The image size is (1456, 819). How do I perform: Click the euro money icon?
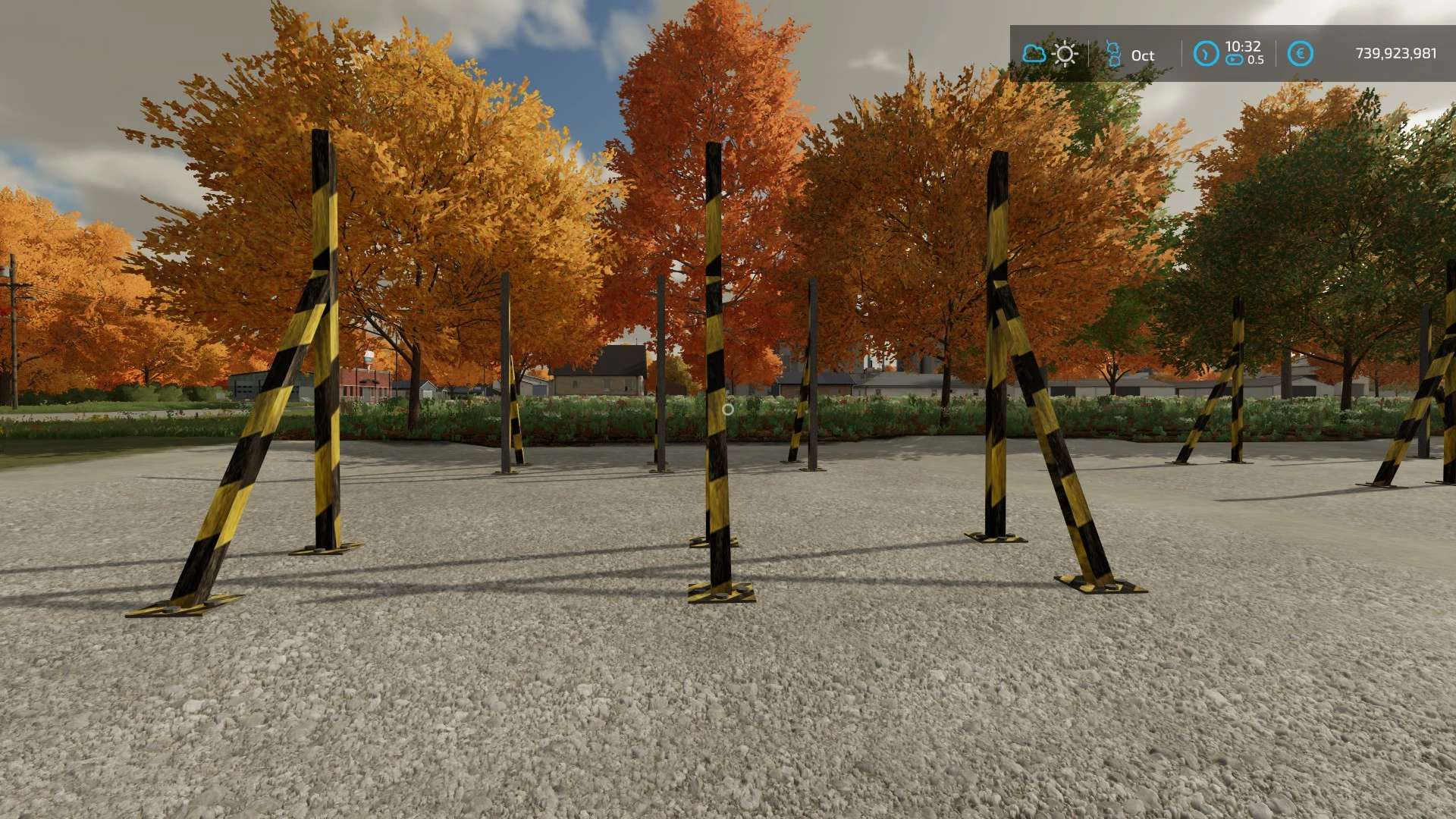(1300, 54)
